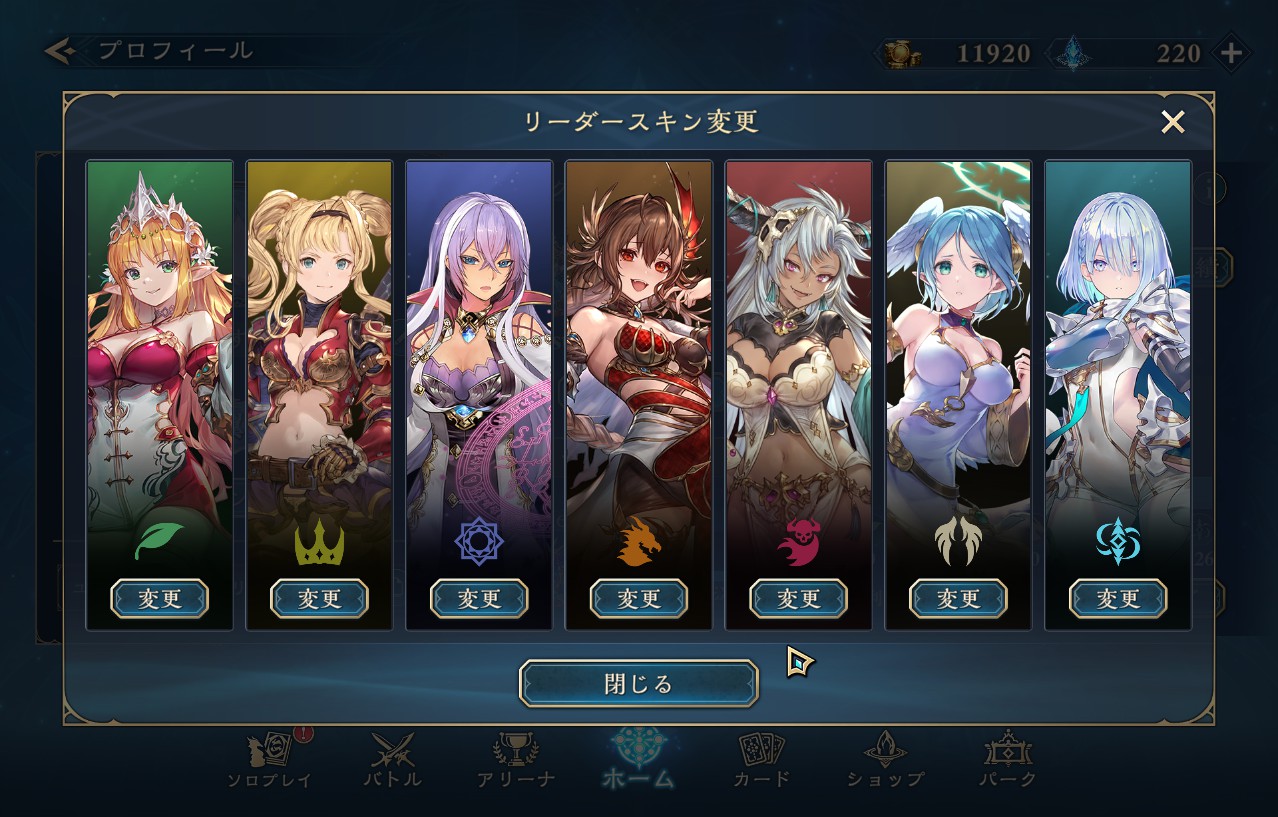Open the ホーム tab
1278x817 pixels.
point(638,760)
